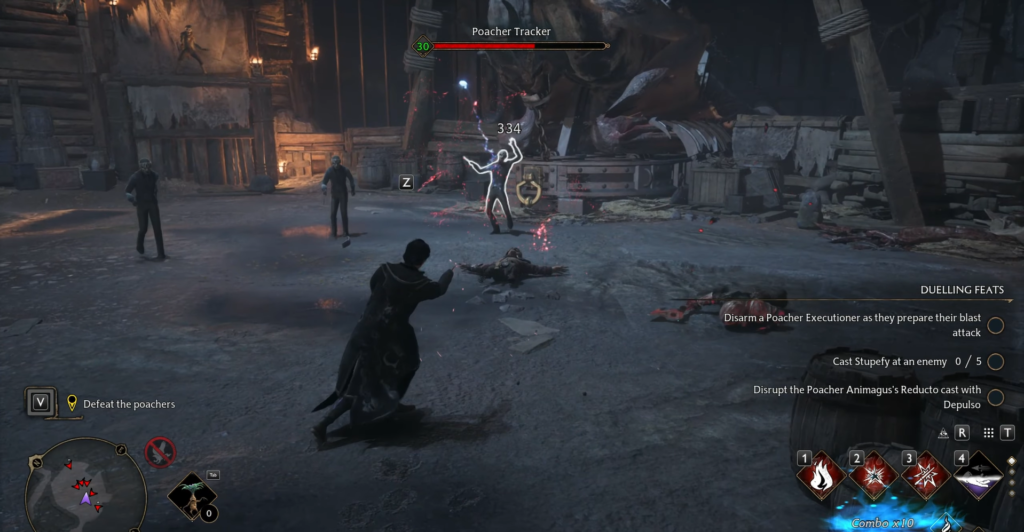
Task: Select the purple spell in slot 4
Action: [x=977, y=475]
